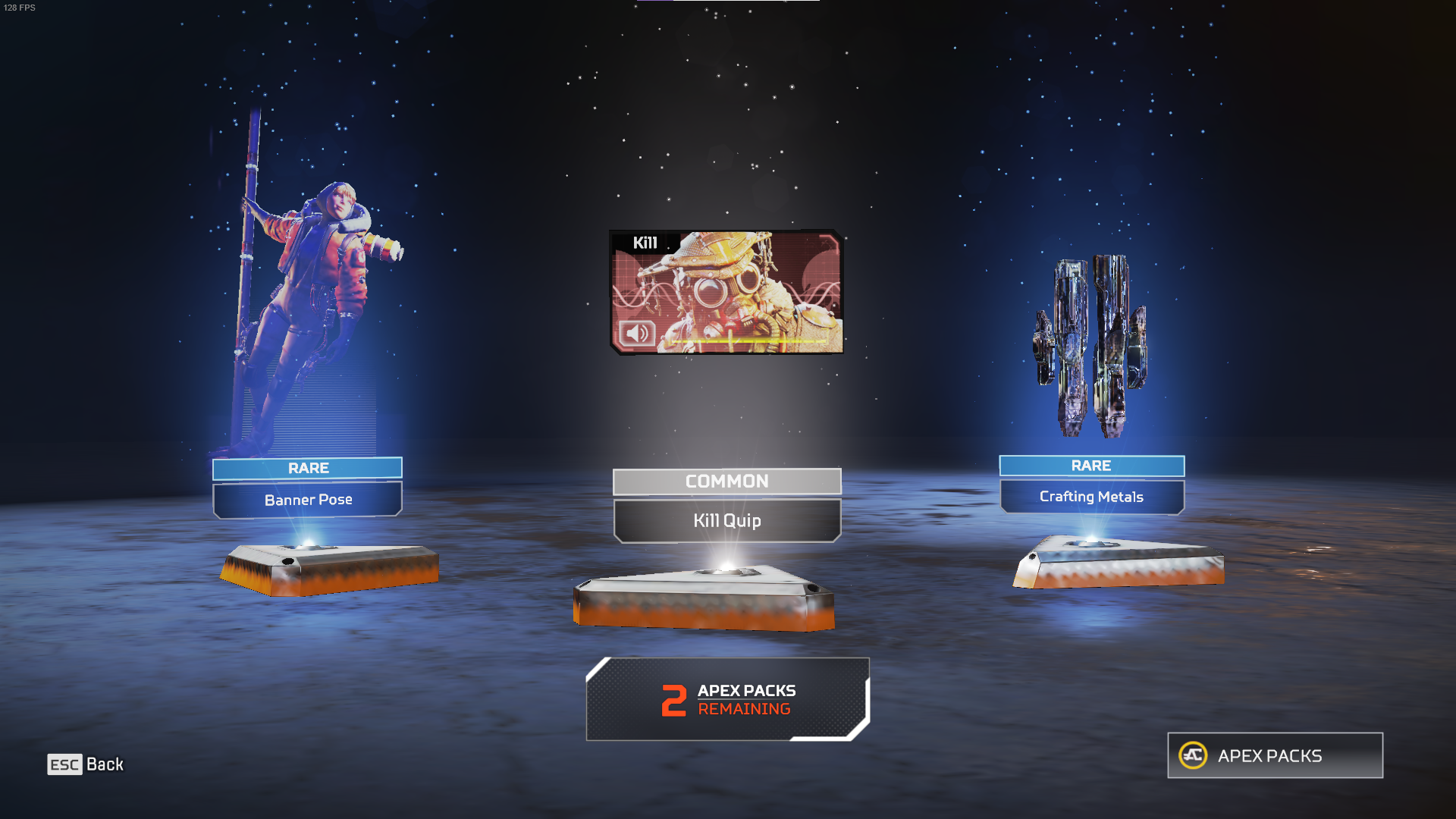
Task: Toggle the RARE label above Crafting Metals
Action: 1092,466
